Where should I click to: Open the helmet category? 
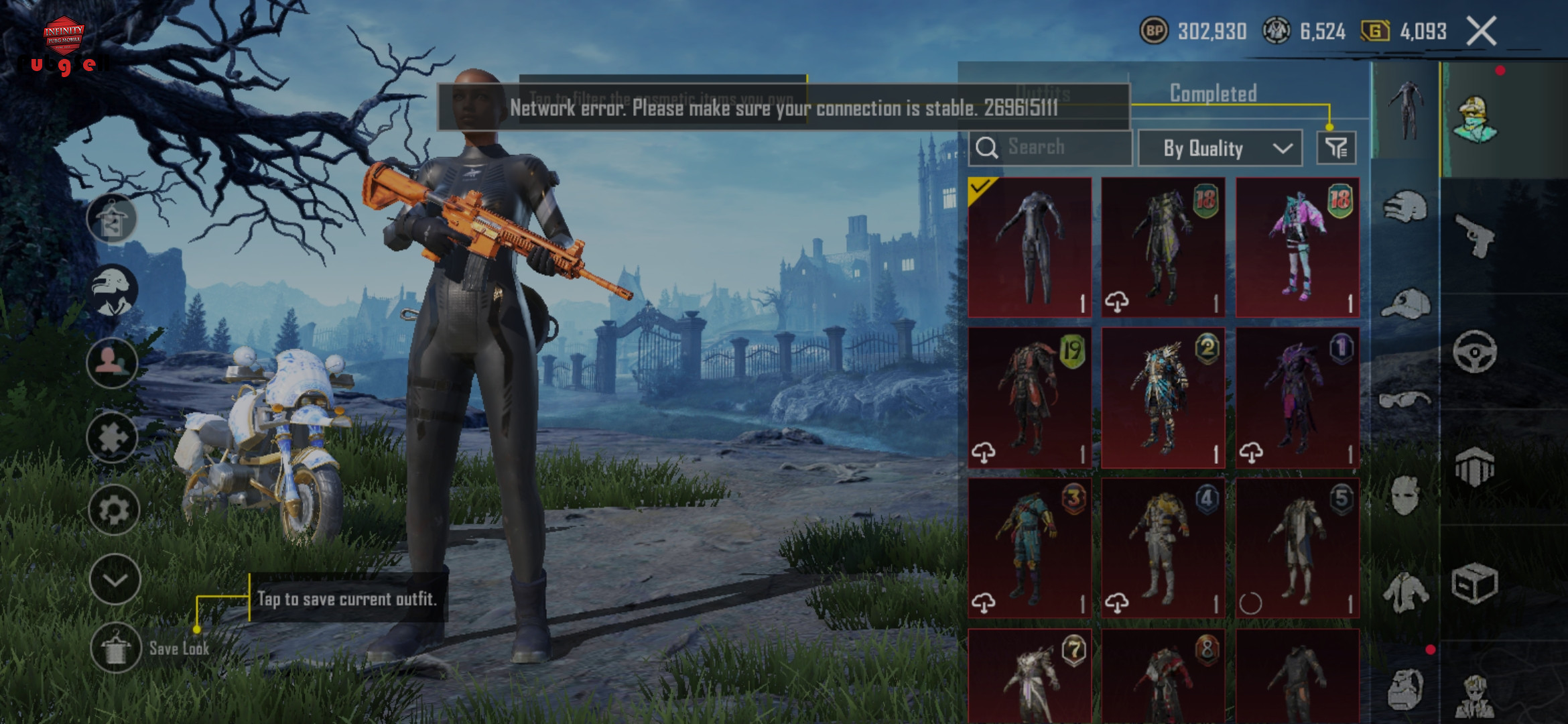[x=1405, y=207]
